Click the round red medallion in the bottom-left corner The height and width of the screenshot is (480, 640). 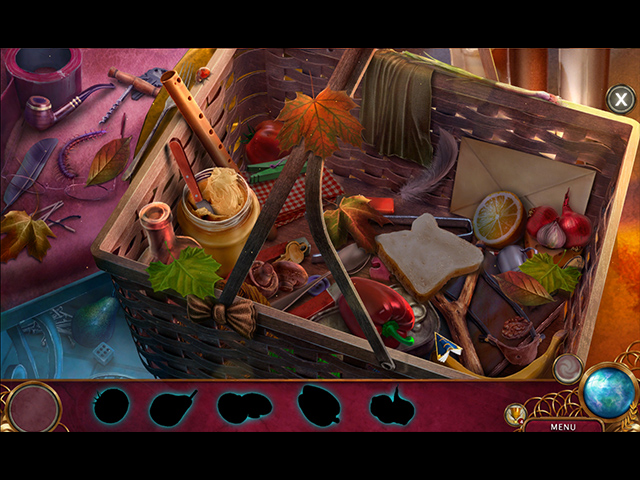click(33, 407)
